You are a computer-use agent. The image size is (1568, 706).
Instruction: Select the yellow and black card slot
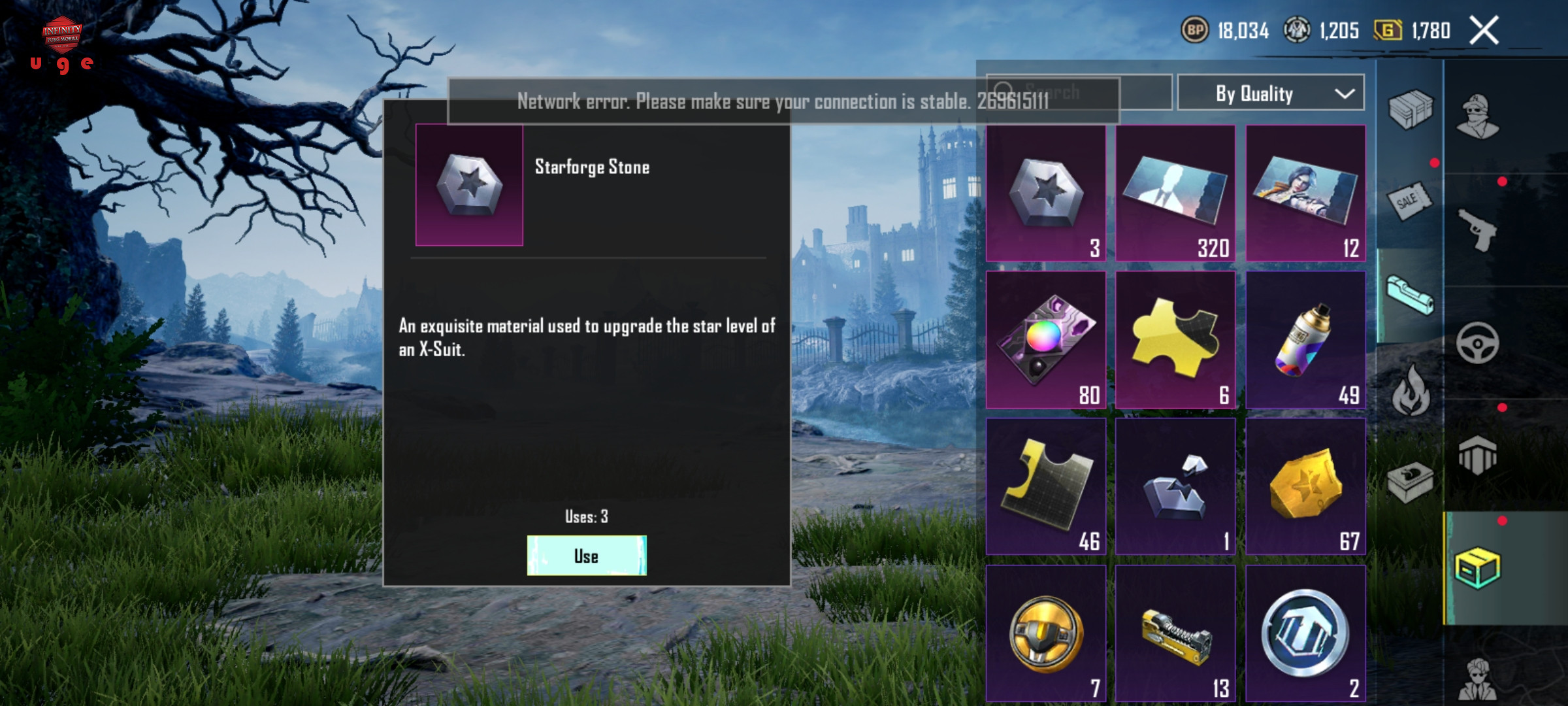pyautogui.click(x=1045, y=486)
